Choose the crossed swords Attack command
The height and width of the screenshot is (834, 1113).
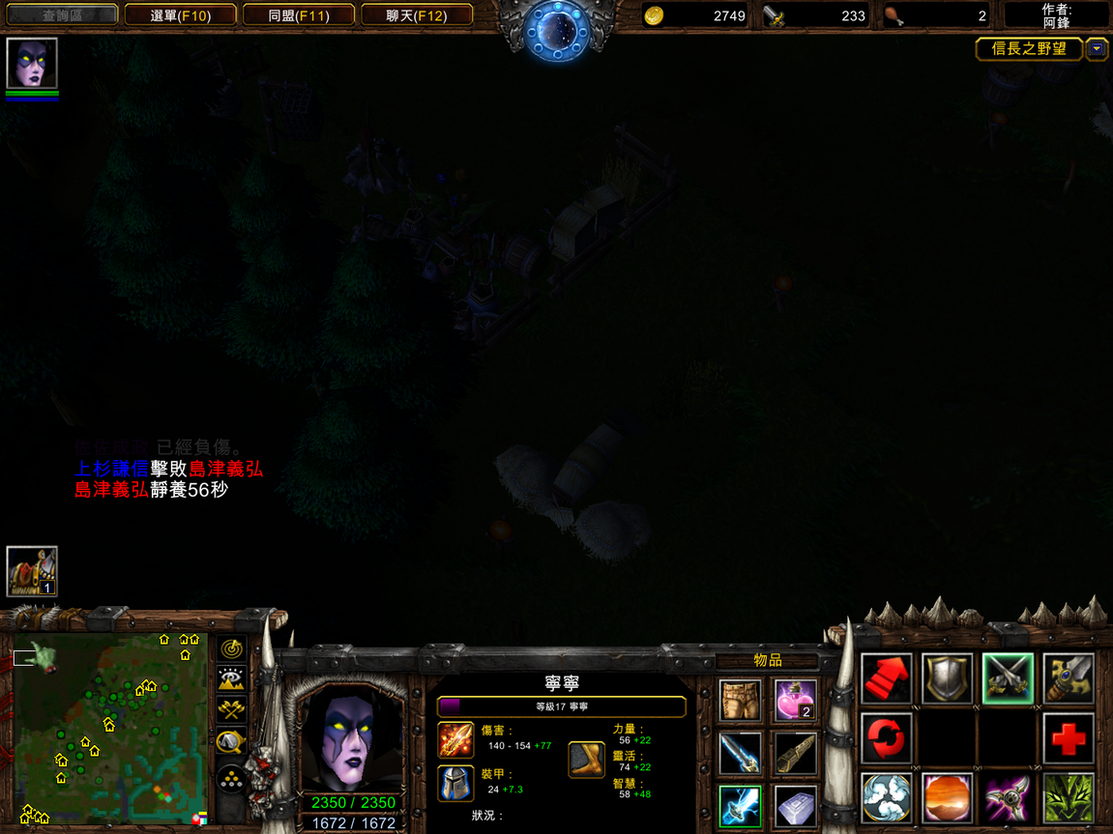(1007, 679)
